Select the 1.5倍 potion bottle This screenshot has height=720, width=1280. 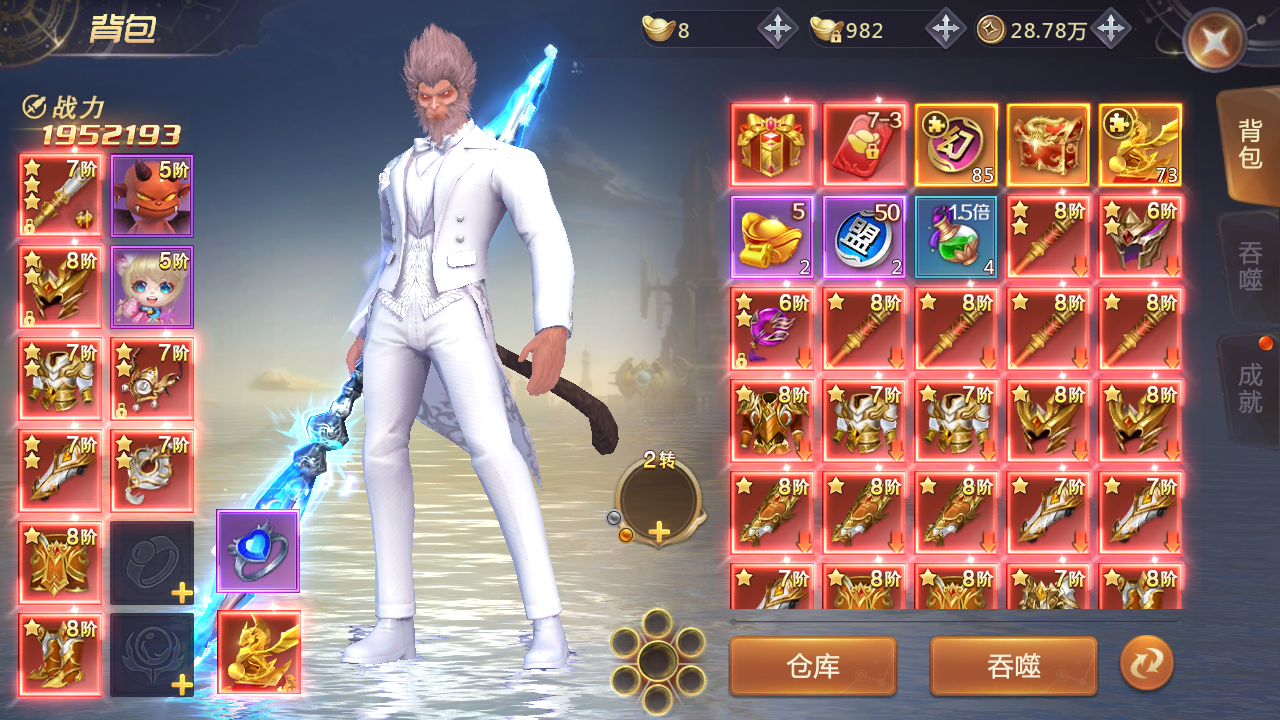956,237
